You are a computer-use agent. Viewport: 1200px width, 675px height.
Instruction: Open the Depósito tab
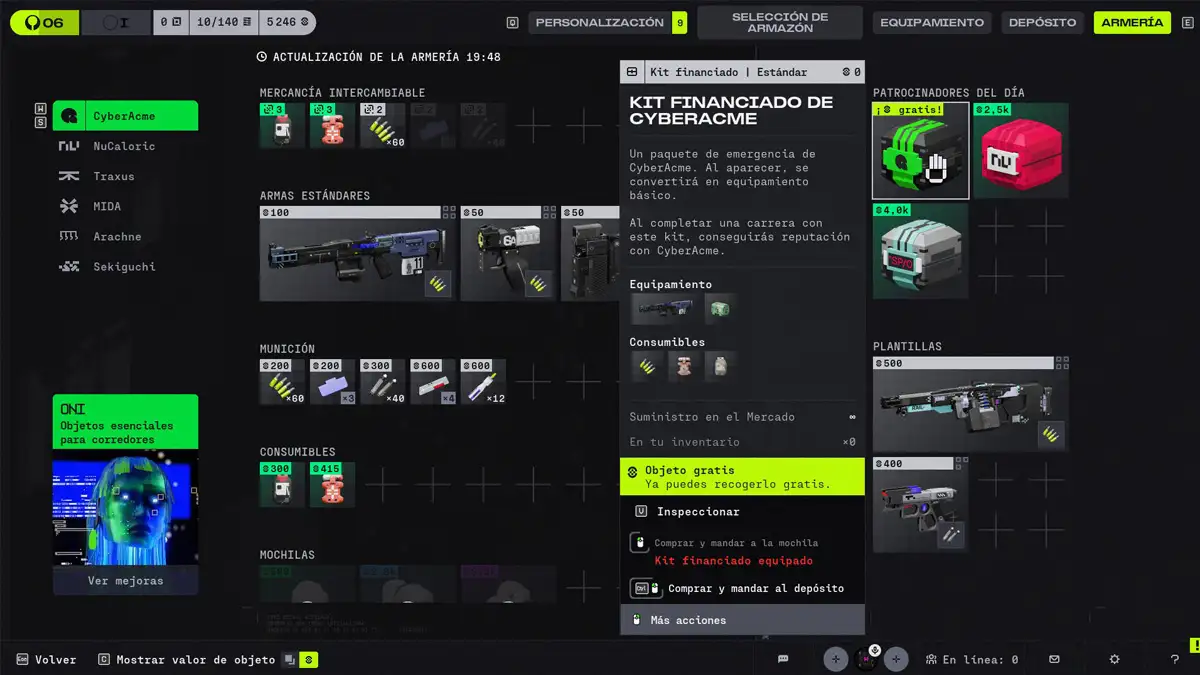(1042, 22)
